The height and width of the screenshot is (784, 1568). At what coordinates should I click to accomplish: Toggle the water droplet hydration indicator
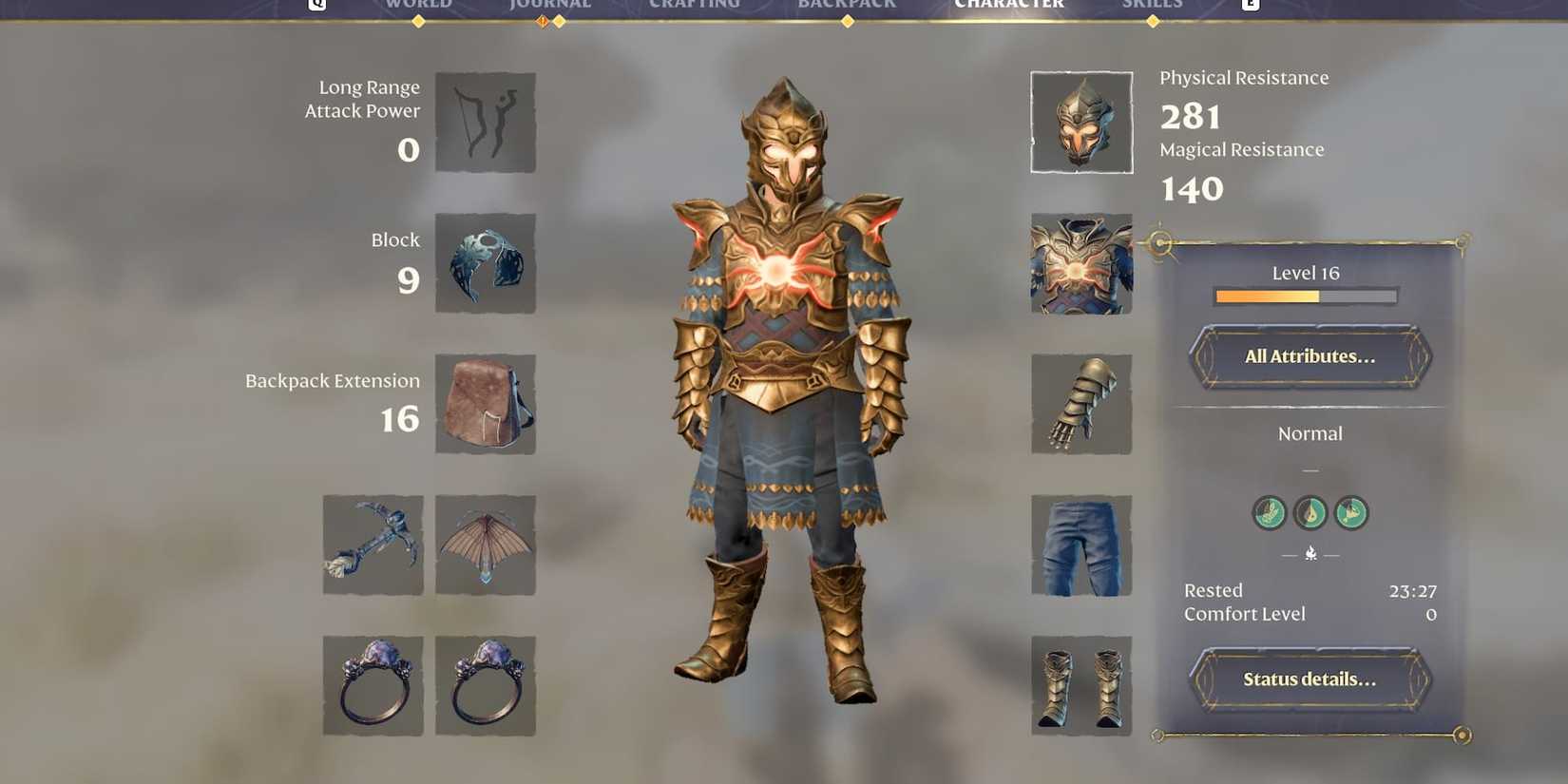coord(1310,513)
